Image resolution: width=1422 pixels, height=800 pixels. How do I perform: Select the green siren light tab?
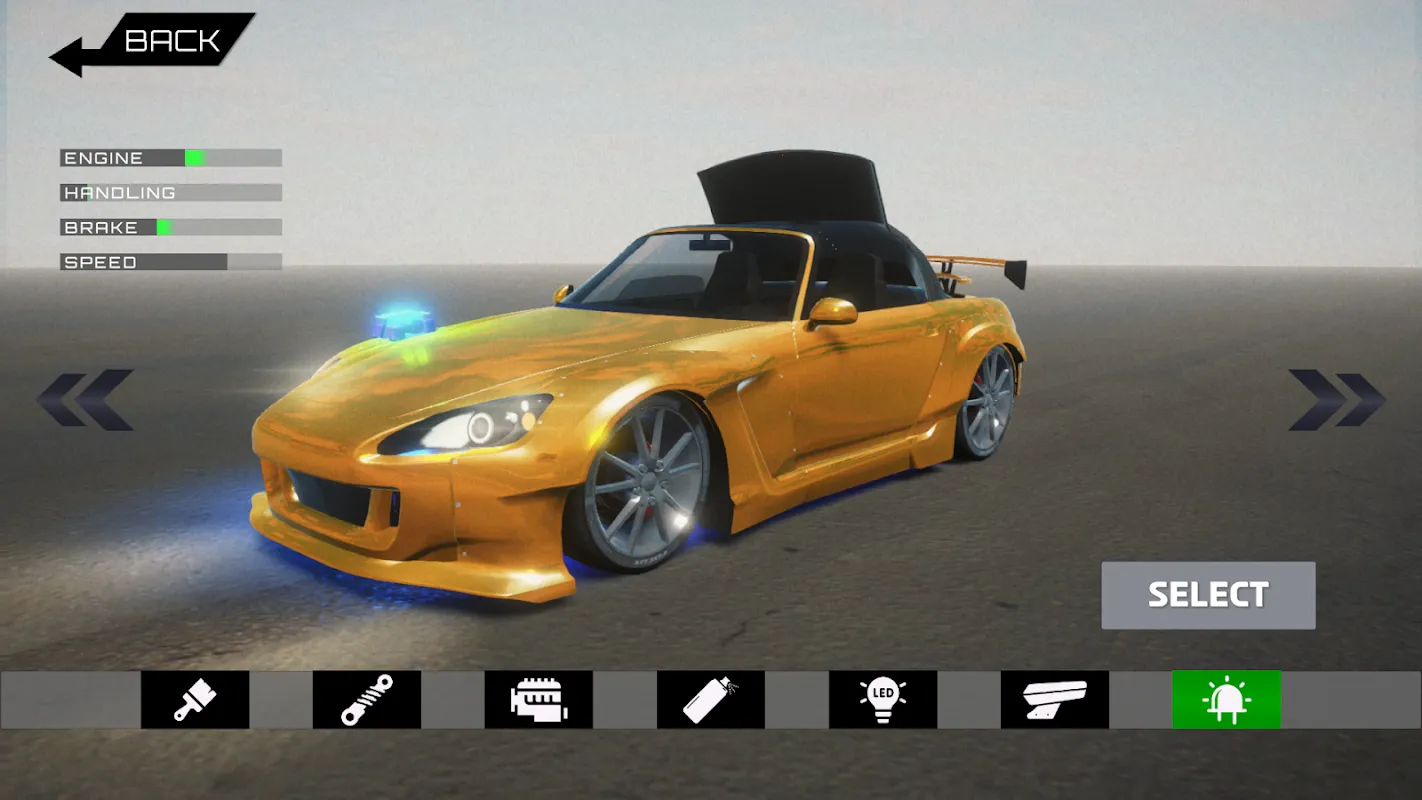click(1227, 699)
